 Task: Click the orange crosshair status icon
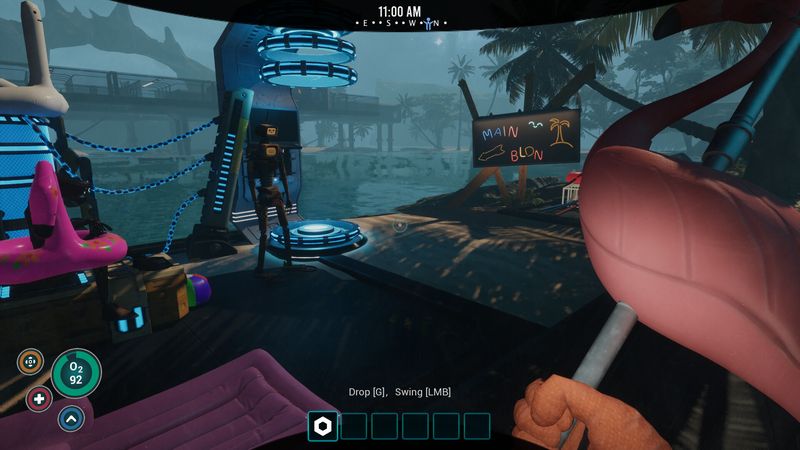30,361
